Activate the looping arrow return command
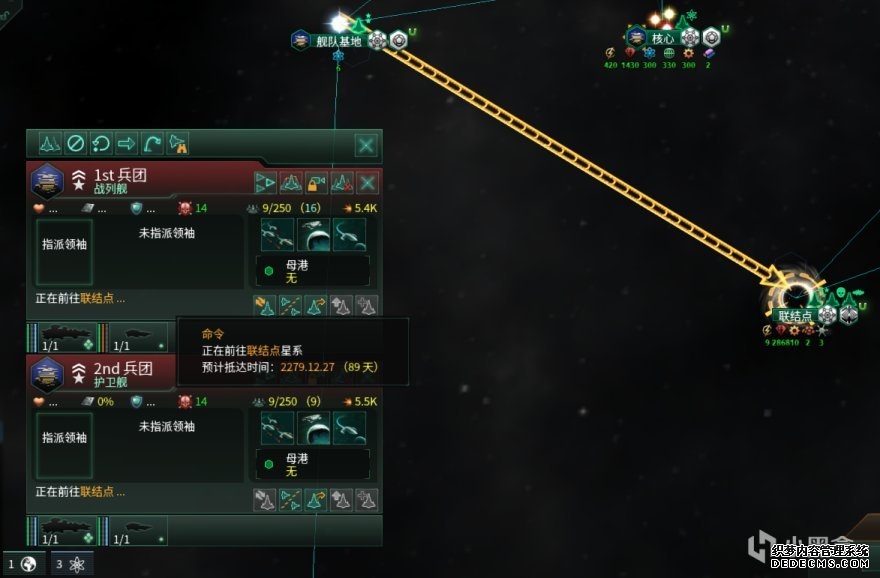This screenshot has height=578, width=880. click(x=101, y=144)
